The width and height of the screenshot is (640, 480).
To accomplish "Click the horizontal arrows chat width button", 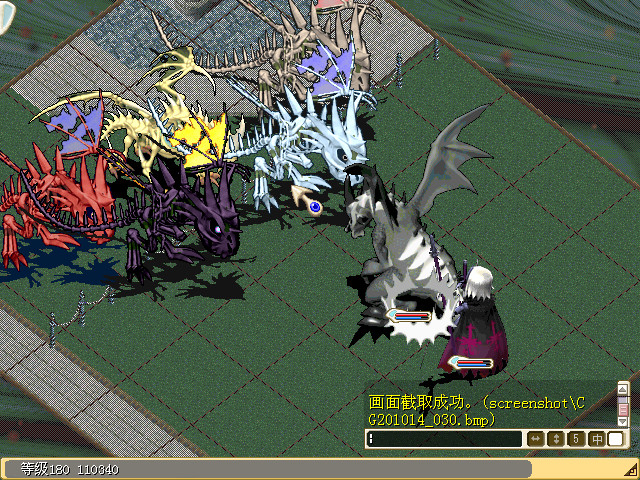I will tap(535, 439).
